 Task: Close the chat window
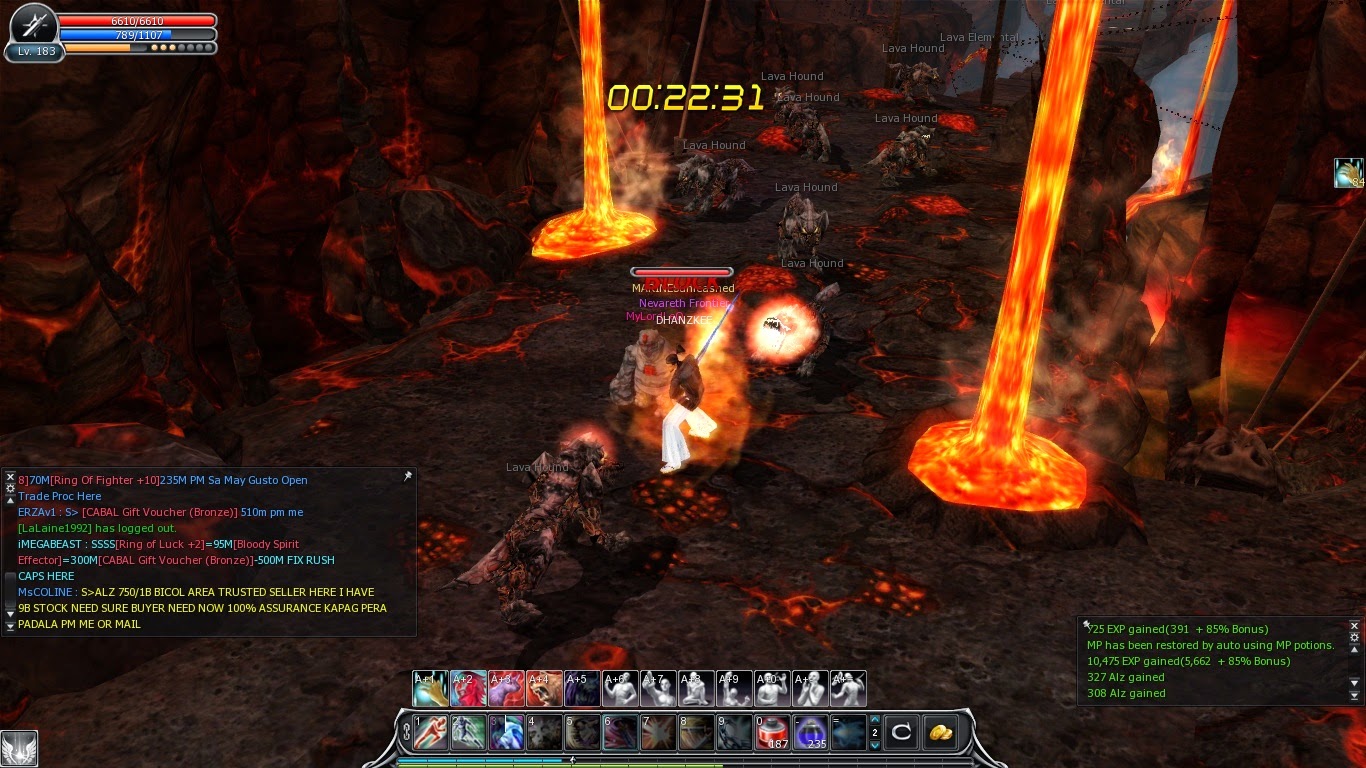coord(10,477)
